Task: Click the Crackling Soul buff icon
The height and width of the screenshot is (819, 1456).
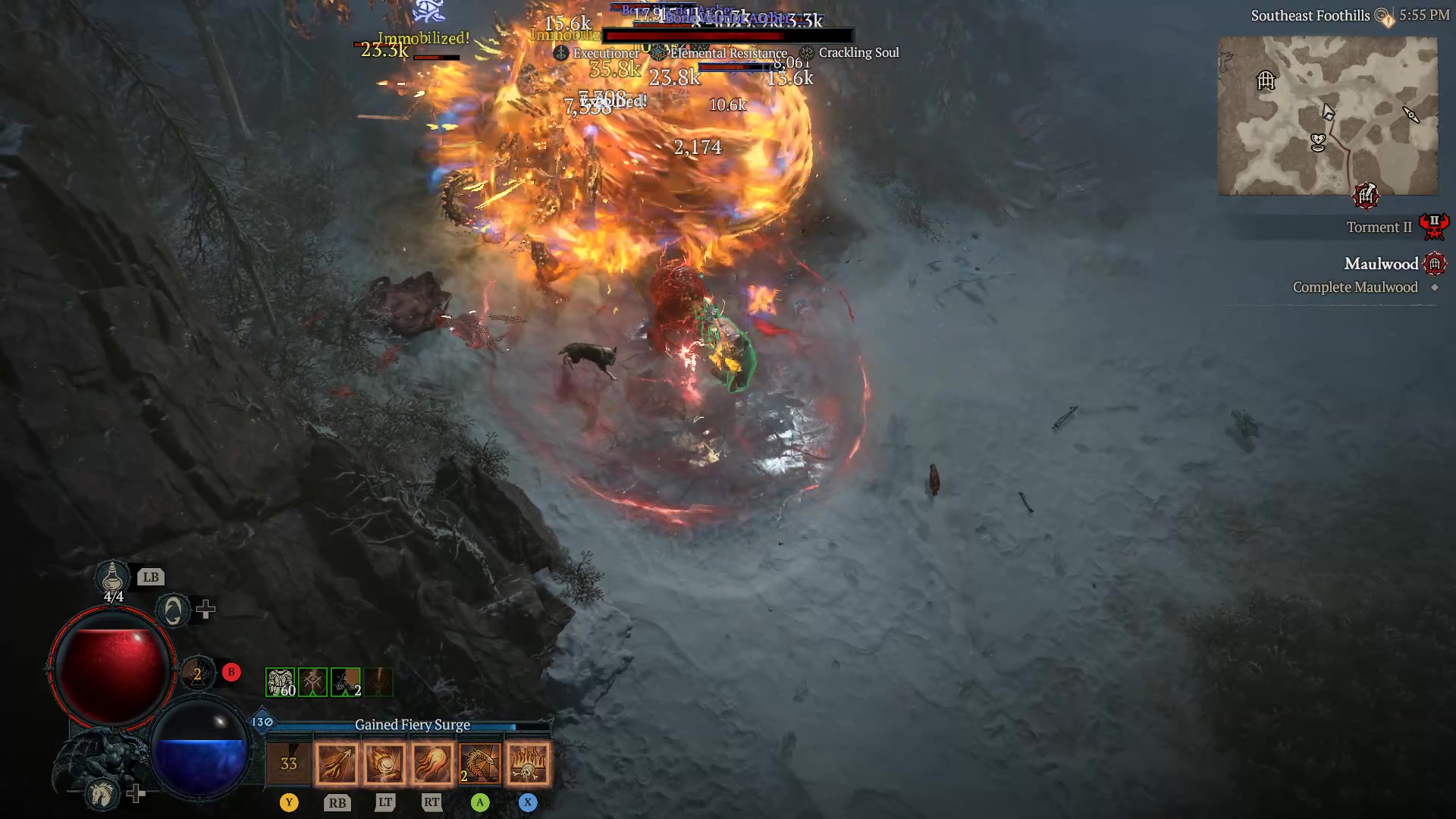Action: pos(806,53)
